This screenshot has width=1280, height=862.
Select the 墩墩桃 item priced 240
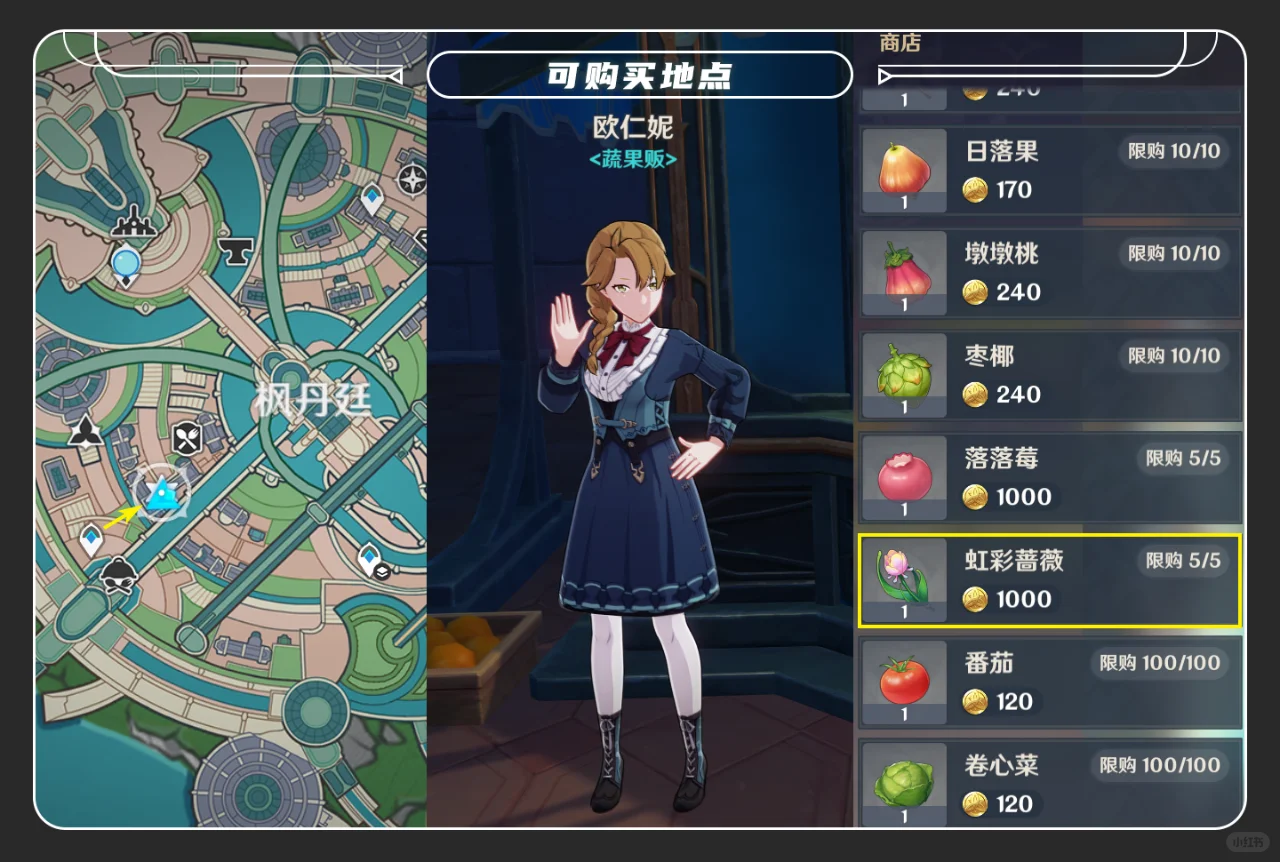pyautogui.click(x=1050, y=273)
